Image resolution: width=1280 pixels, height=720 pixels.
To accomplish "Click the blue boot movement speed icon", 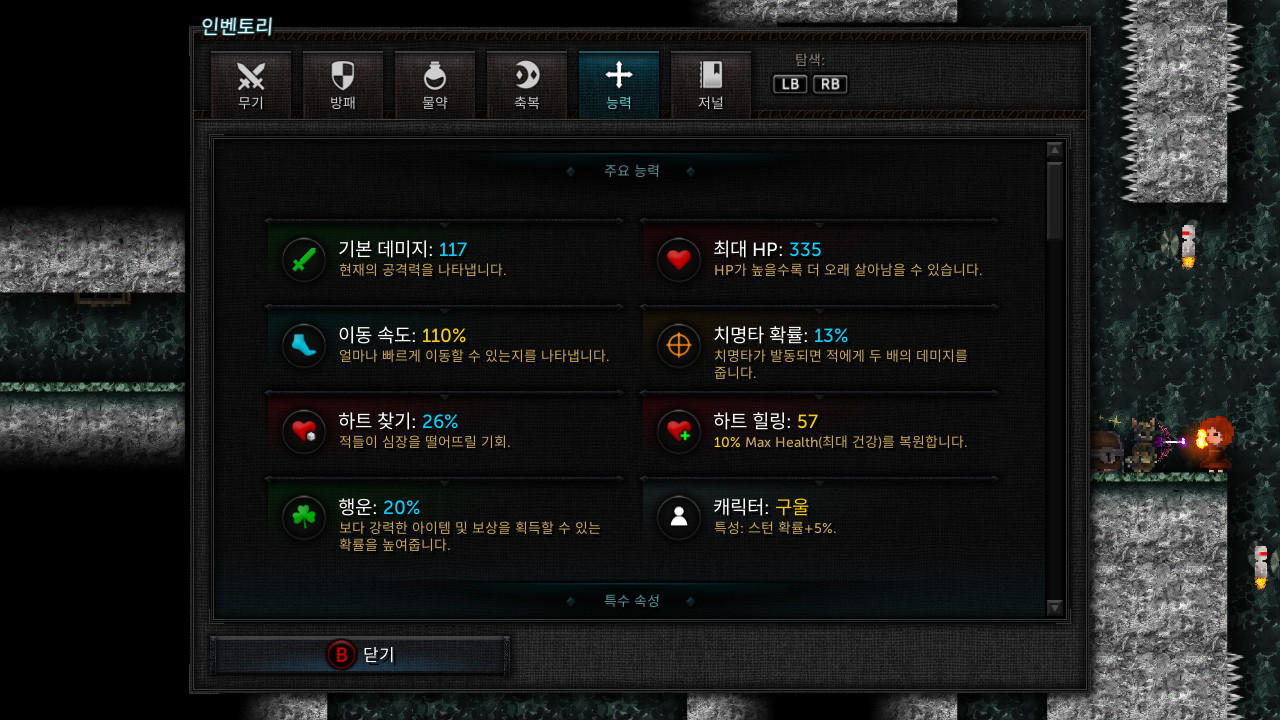I will pyautogui.click(x=303, y=345).
